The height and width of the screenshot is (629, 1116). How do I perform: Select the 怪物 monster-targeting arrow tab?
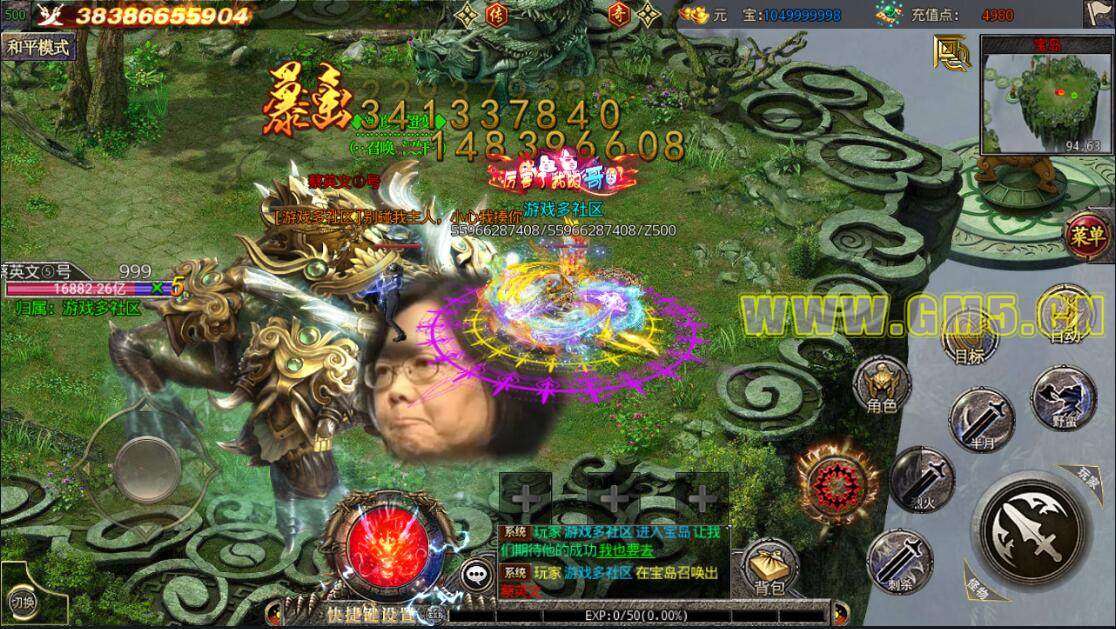976,586
